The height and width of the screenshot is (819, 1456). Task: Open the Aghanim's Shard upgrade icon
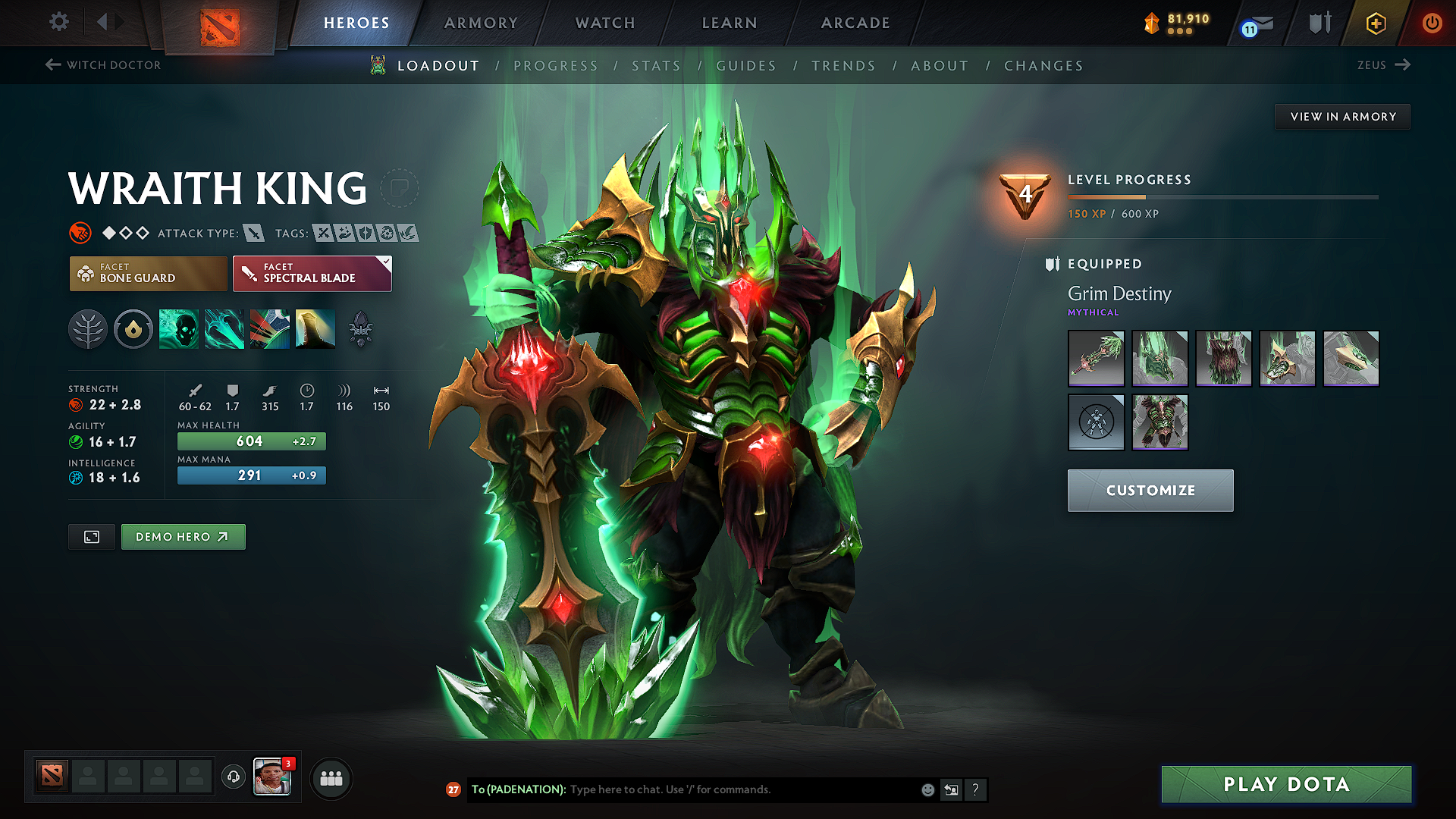click(362, 329)
